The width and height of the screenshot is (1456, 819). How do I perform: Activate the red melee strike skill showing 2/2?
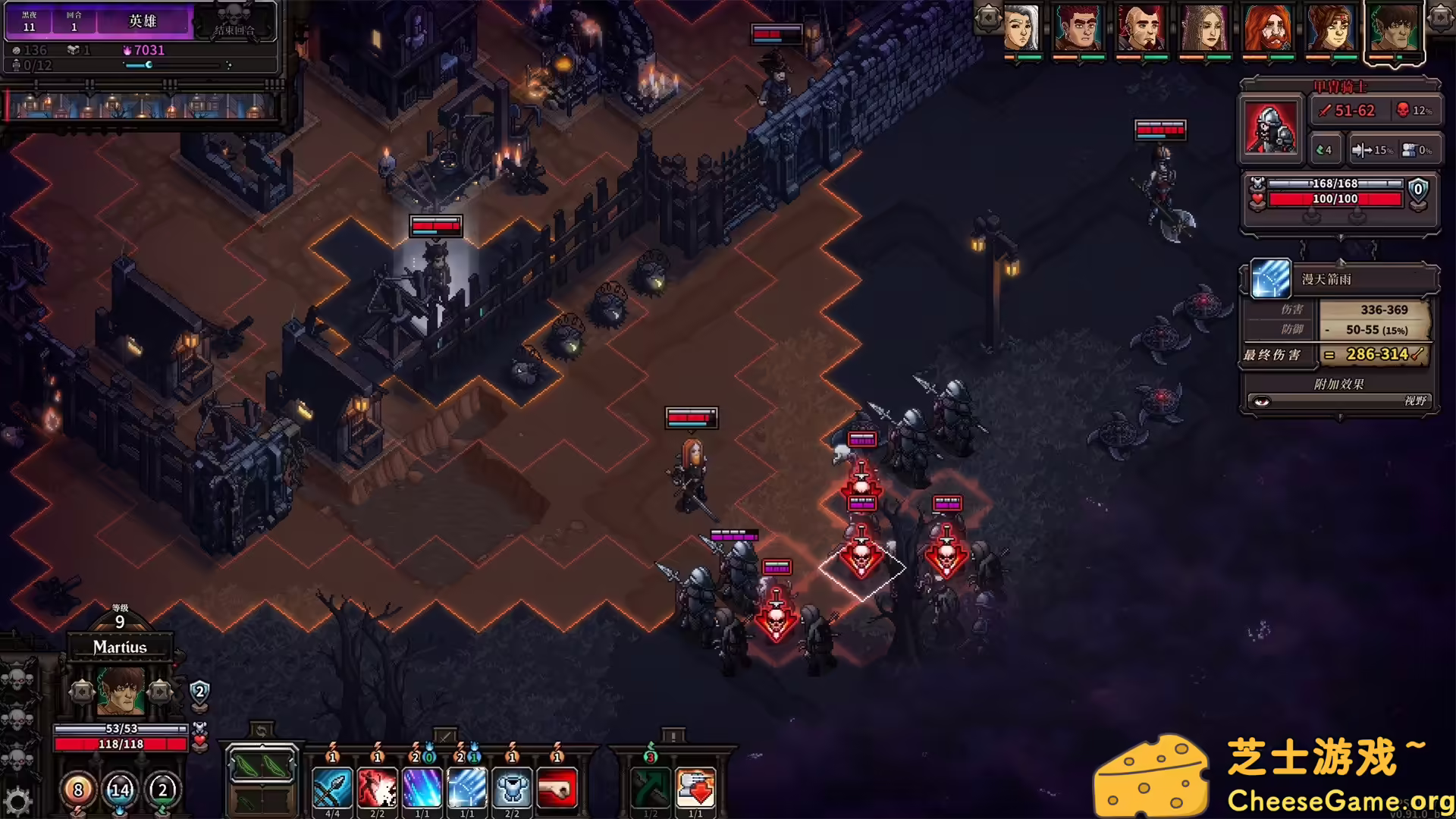coord(377,789)
